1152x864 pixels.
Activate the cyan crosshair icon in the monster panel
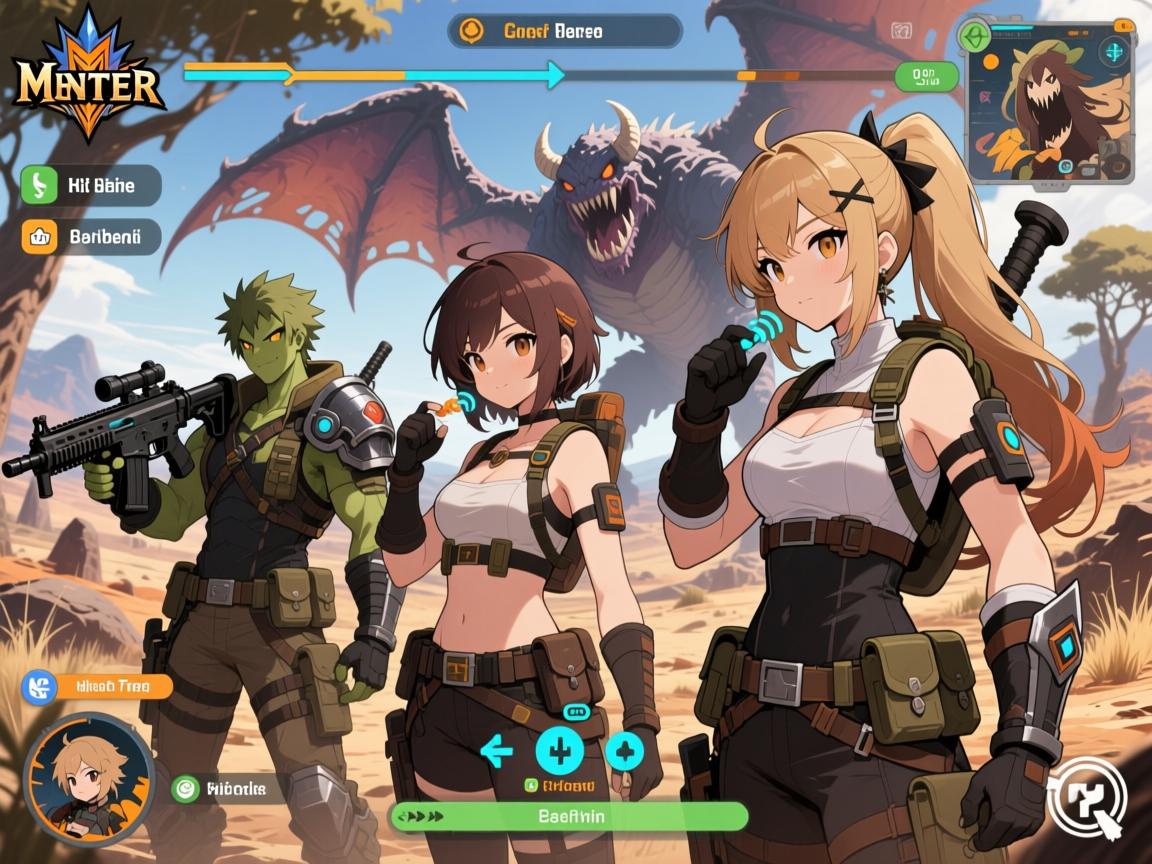tap(1115, 52)
